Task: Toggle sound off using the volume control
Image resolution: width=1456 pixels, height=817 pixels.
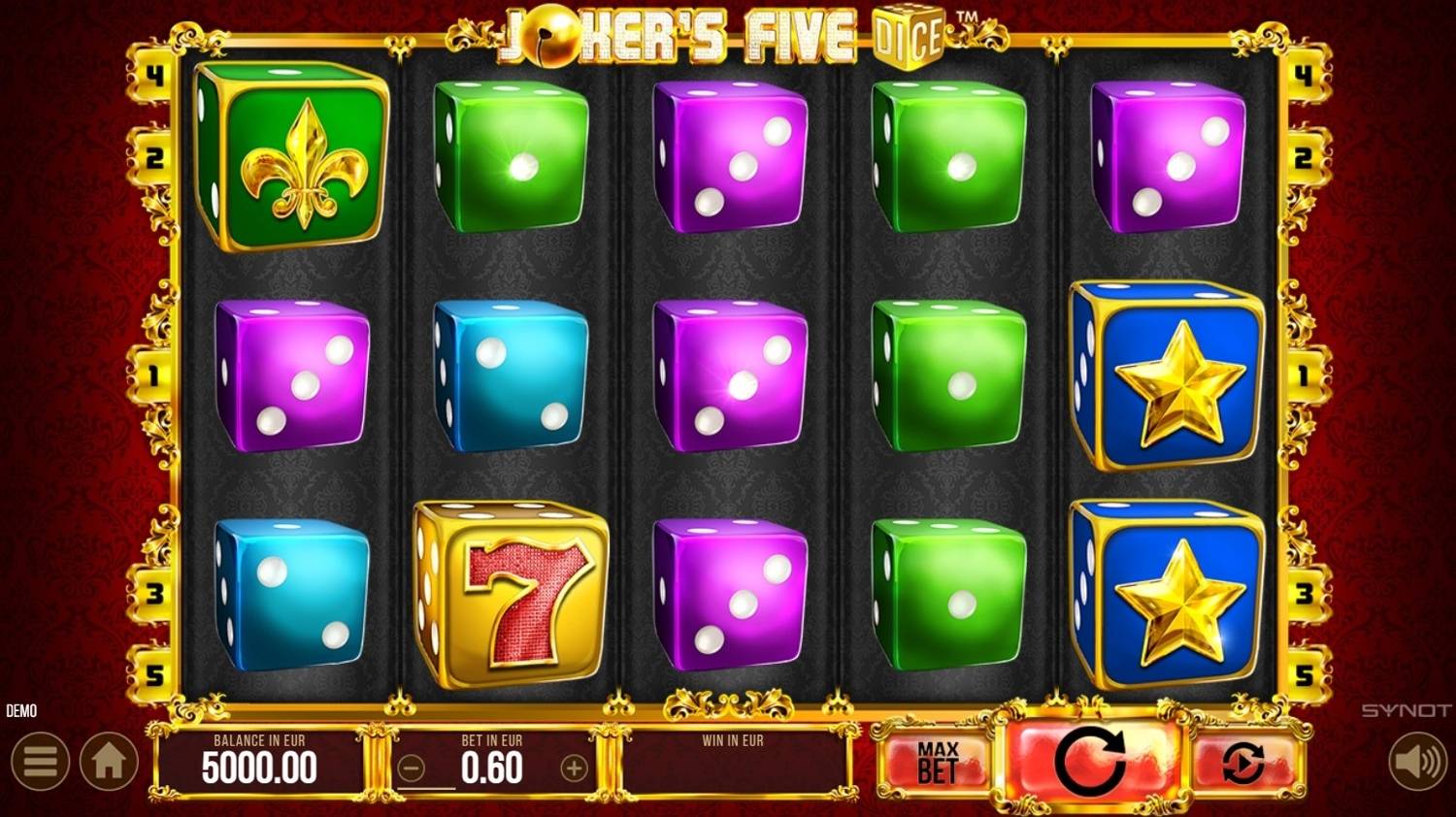Action: pyautogui.click(x=1416, y=761)
